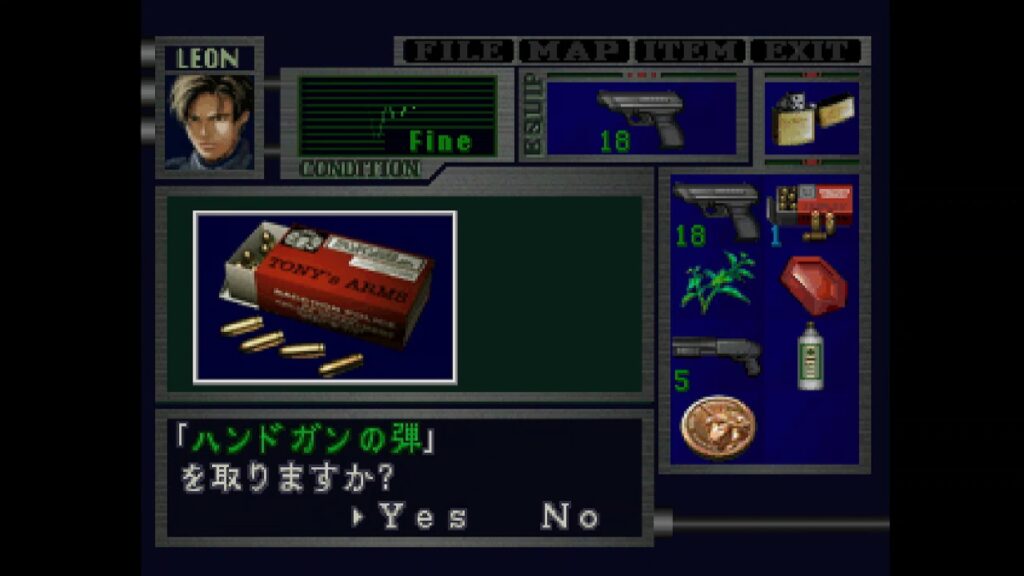
Task: Select the handgun in the inventory grid
Action: 716,212
